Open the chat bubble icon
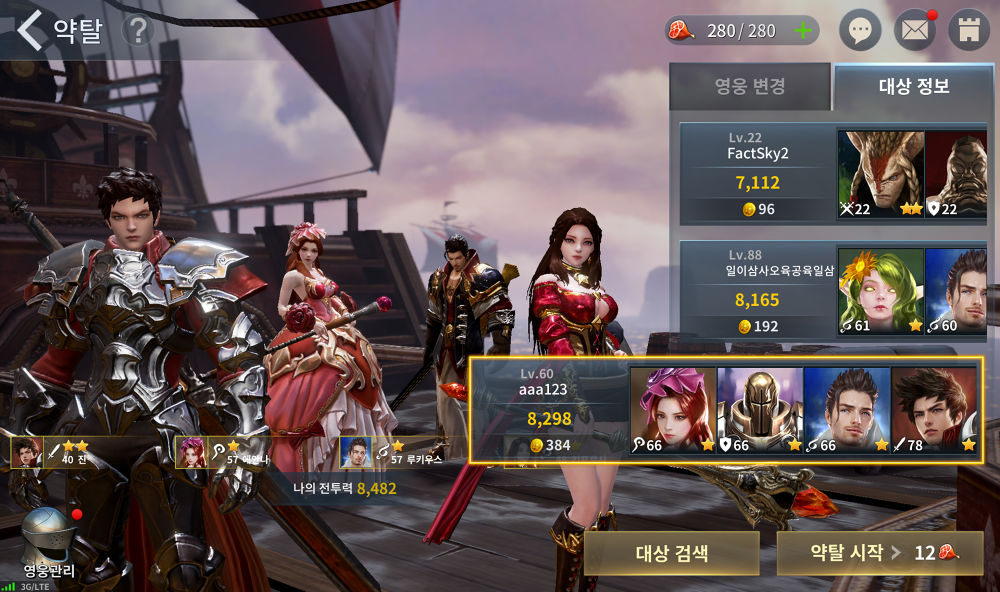Screen dimensions: 1000x592 point(859,30)
